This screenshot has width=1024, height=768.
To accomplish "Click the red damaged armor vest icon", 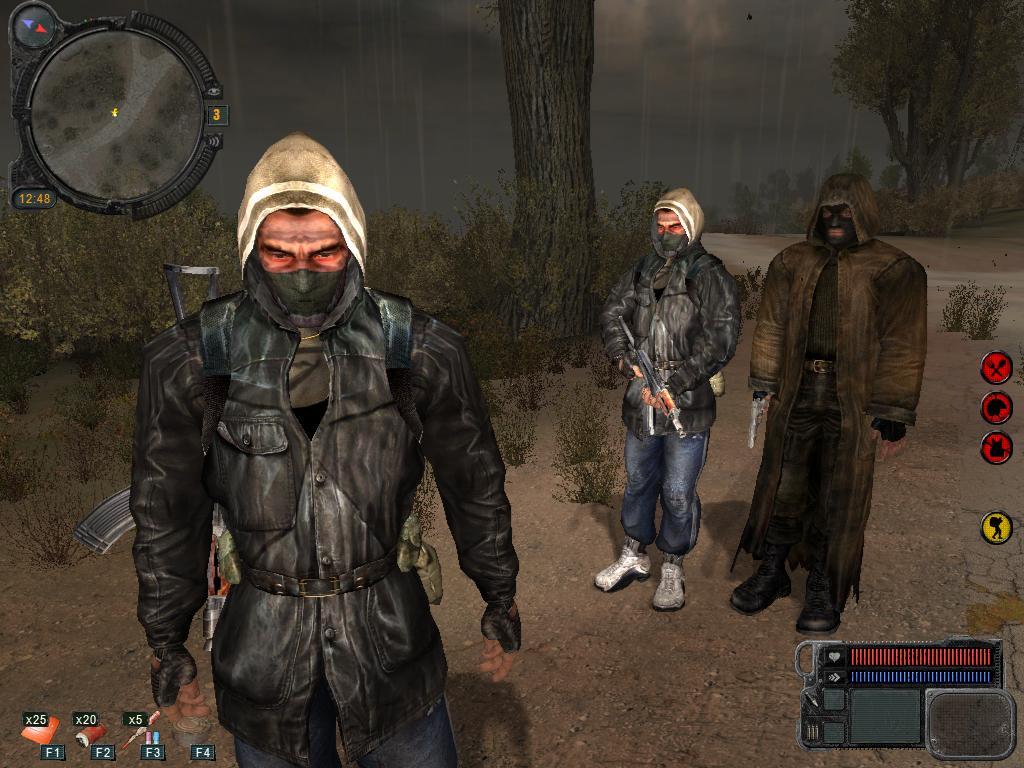I will click(x=996, y=447).
